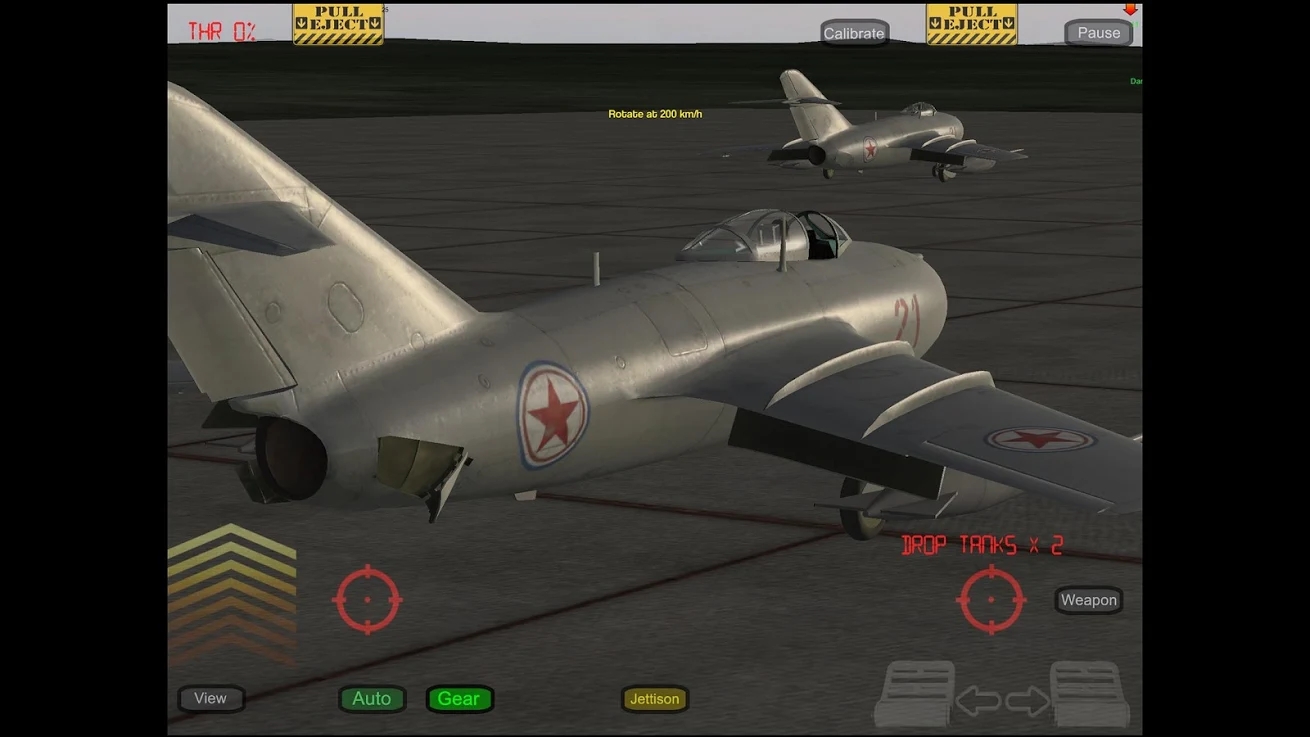Viewport: 1310px width, 737px height.
Task: Pull the left eject handle
Action: tap(338, 24)
